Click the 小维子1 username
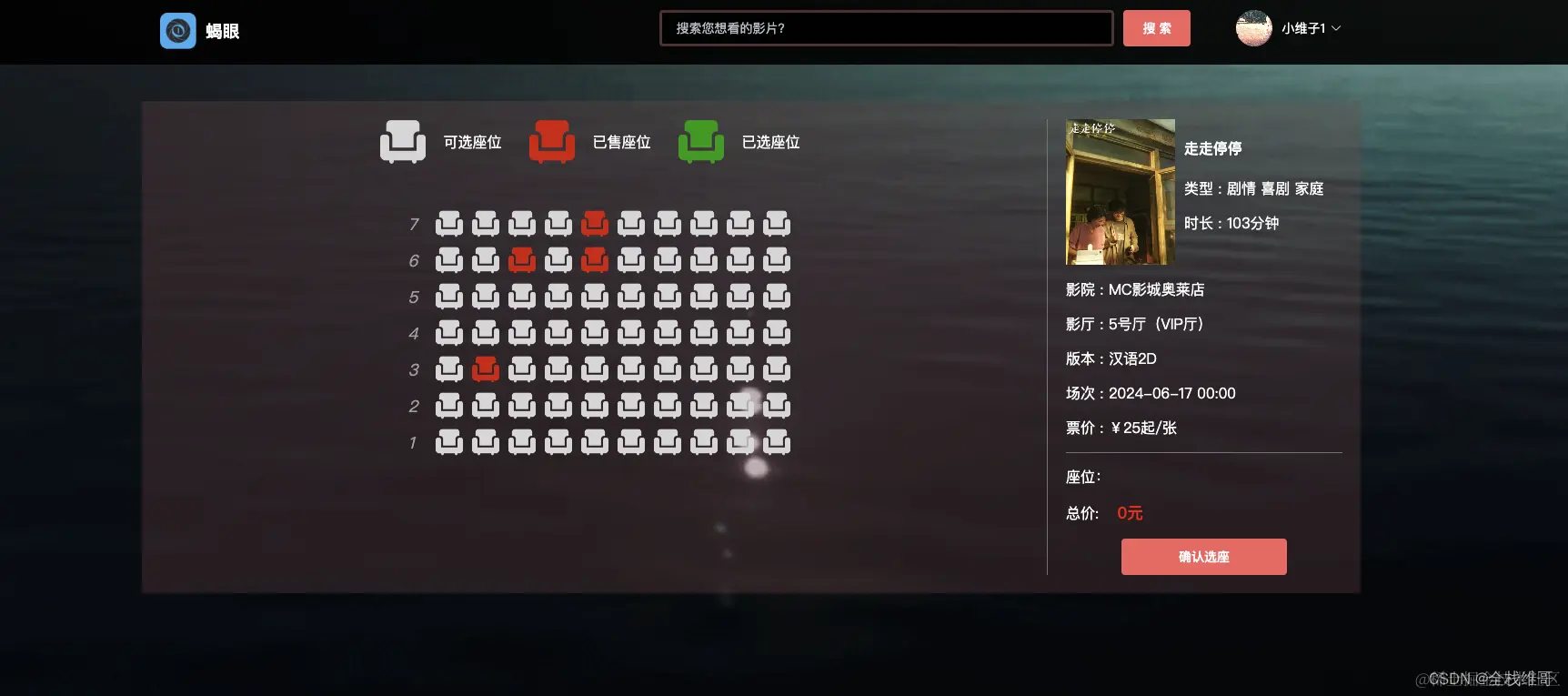This screenshot has height=696, width=1568. tap(1302, 28)
